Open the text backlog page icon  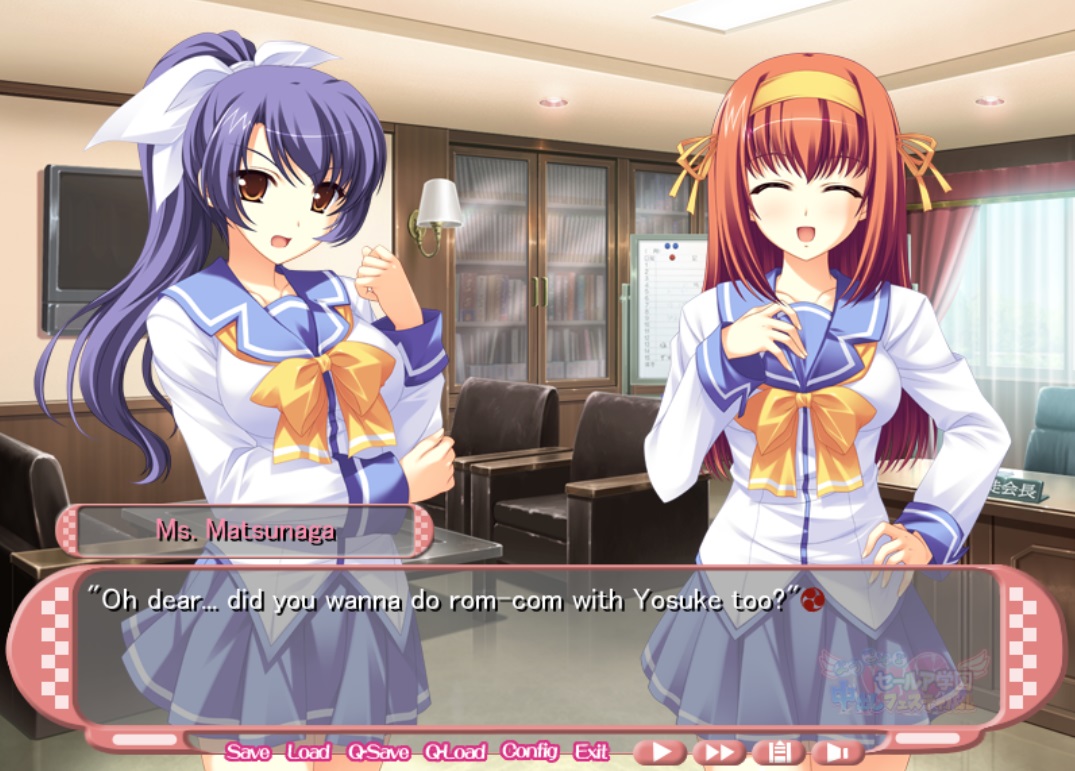(x=778, y=752)
